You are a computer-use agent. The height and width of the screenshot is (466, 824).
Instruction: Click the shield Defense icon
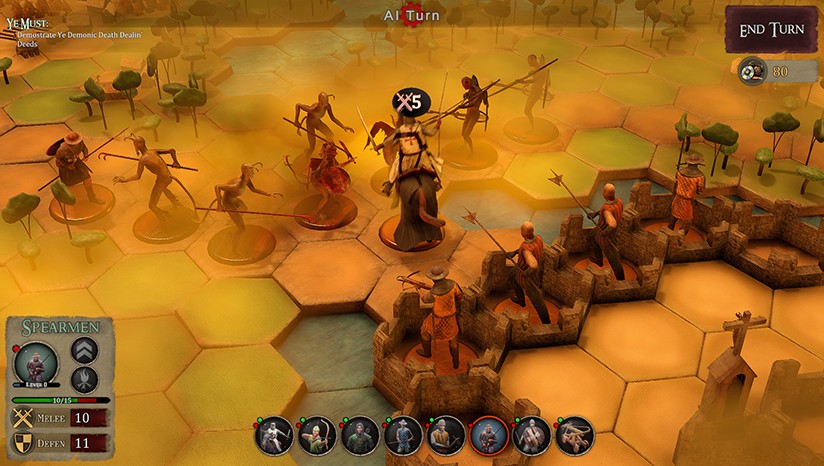[x=22, y=443]
